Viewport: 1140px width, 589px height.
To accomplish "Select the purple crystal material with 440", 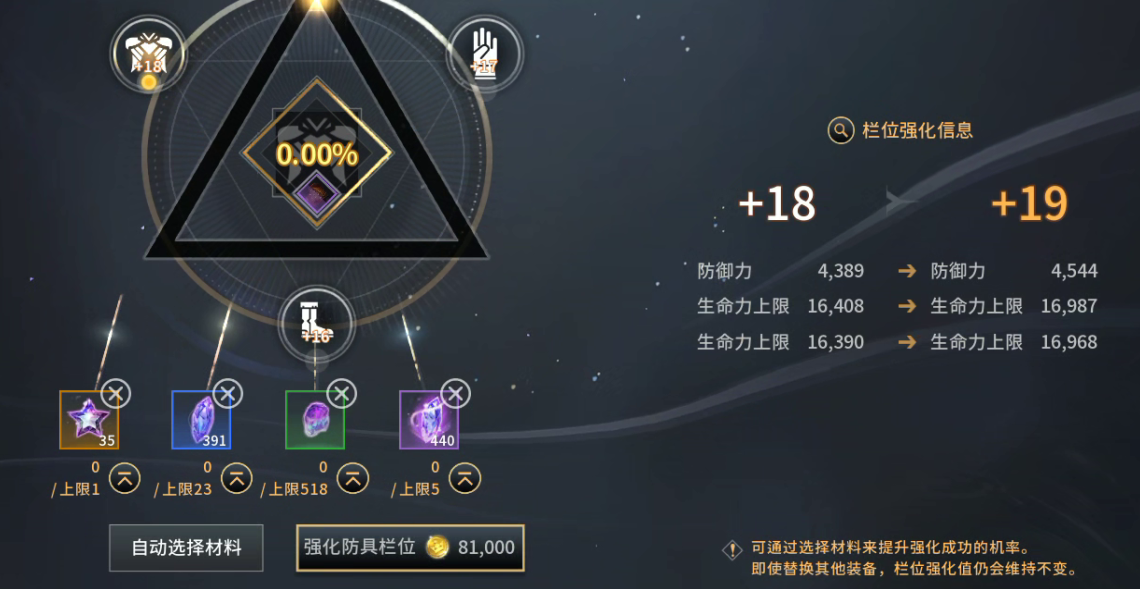I will pos(429,420).
